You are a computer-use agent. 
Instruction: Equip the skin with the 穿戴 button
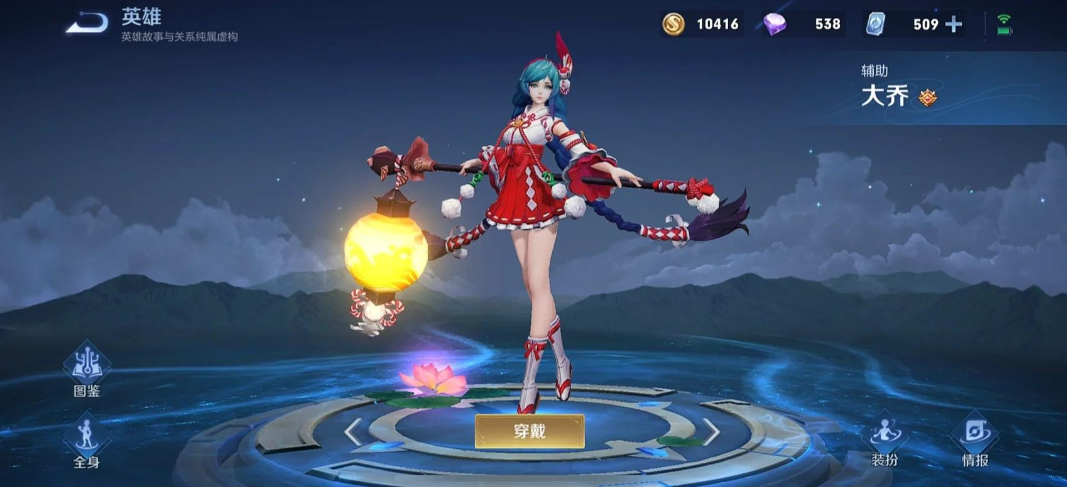click(x=529, y=431)
